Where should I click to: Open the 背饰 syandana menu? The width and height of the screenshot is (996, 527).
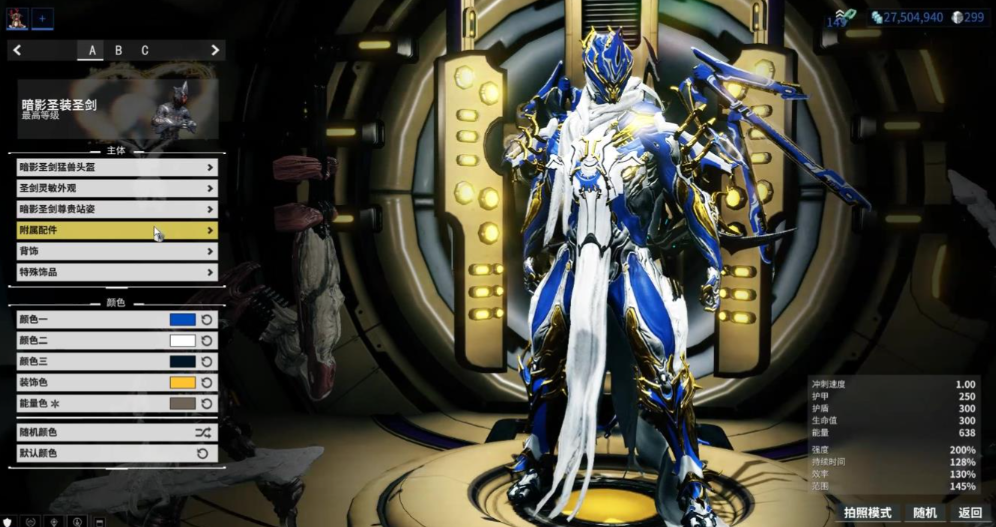[116, 251]
